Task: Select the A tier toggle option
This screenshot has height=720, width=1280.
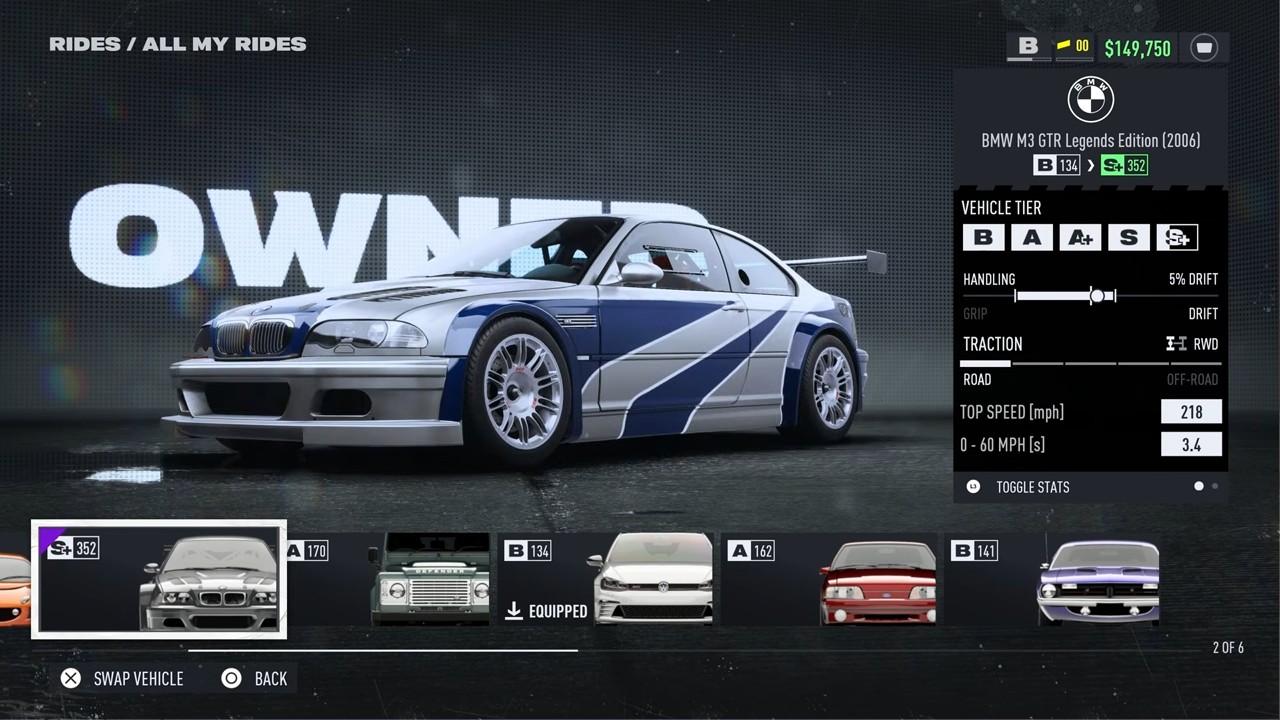Action: pos(1032,237)
